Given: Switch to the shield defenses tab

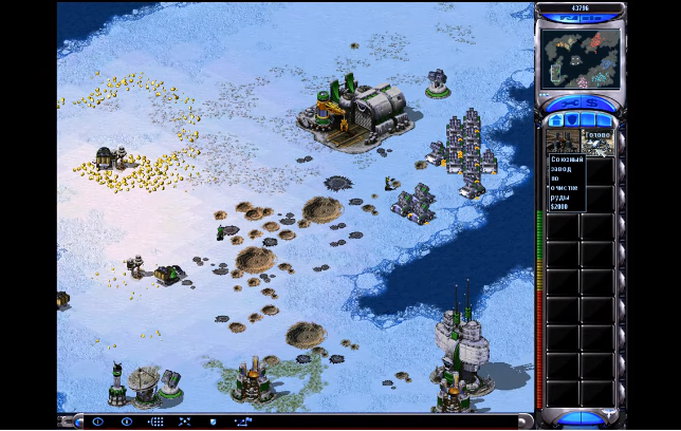Looking at the screenshot, I should coord(571,120).
